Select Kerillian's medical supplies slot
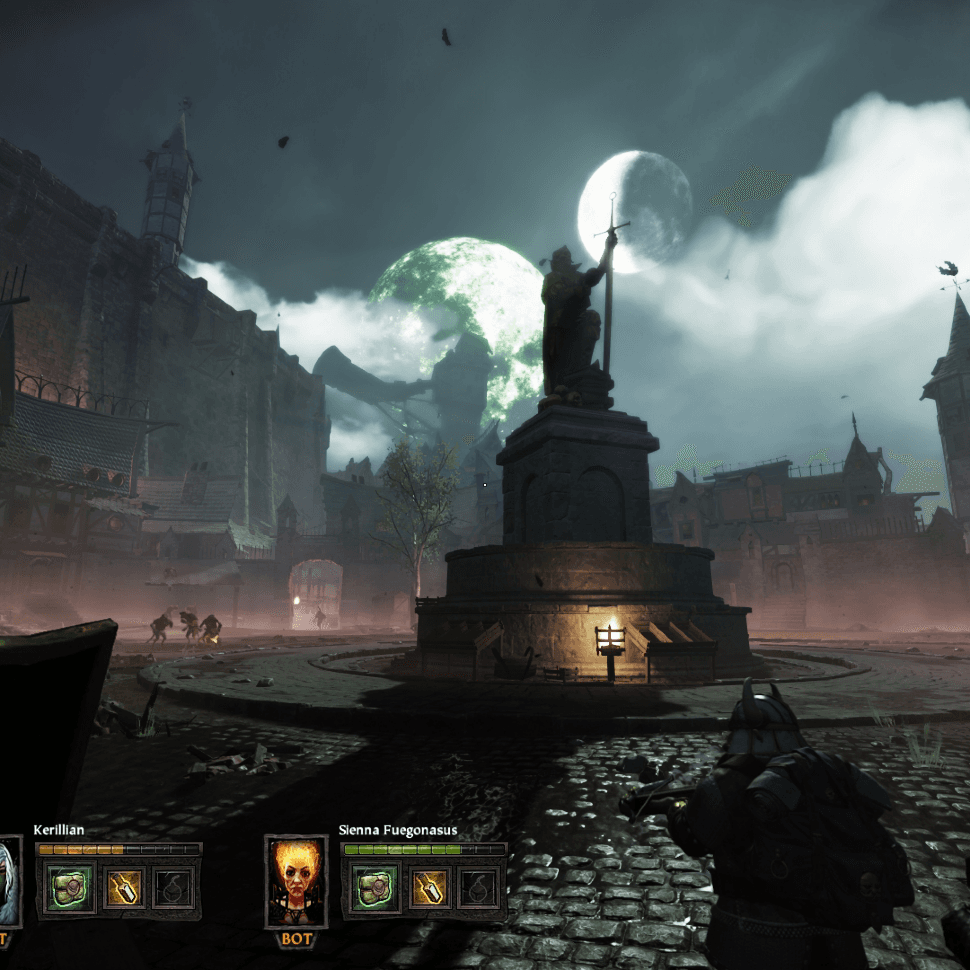This screenshot has width=970, height=970. 69,887
